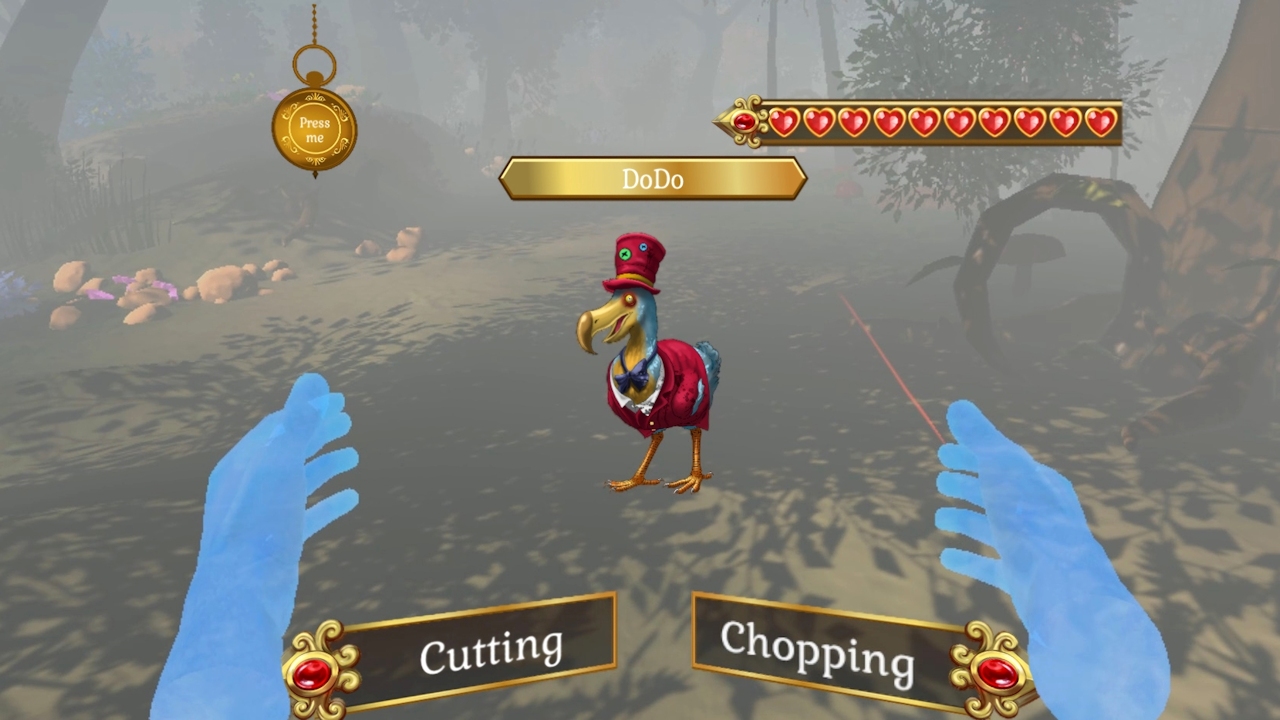This screenshot has height=720, width=1280.
Task: Click the pocket watch hanging from its chain
Action: 314,125
